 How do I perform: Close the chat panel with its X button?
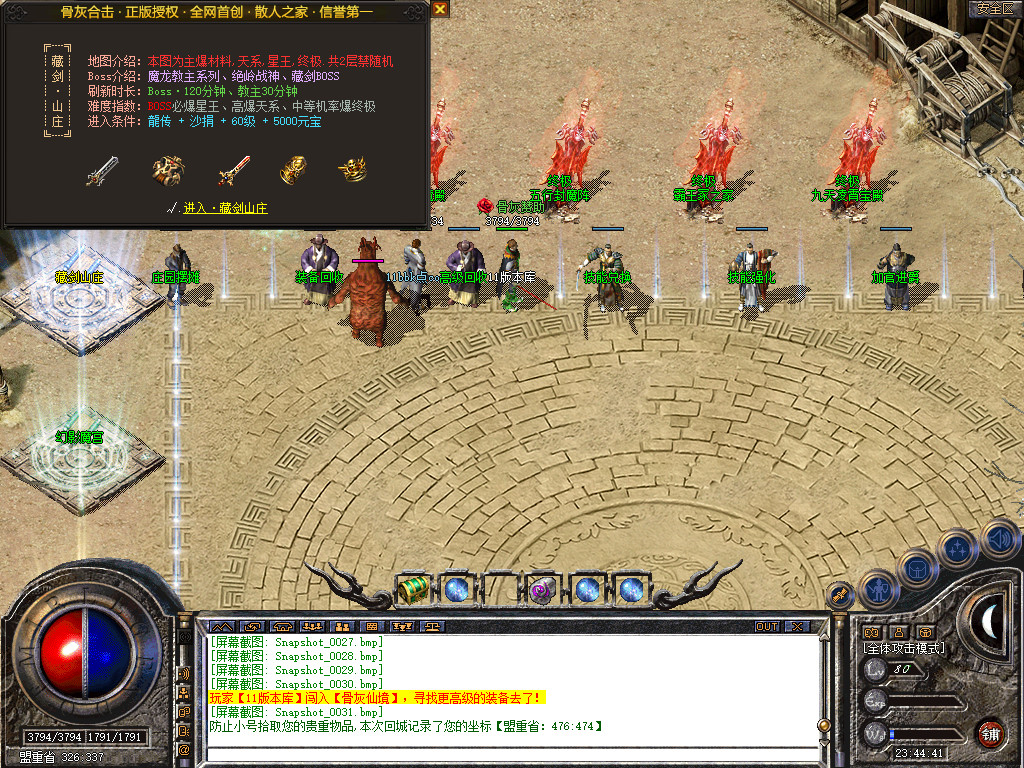(x=796, y=626)
